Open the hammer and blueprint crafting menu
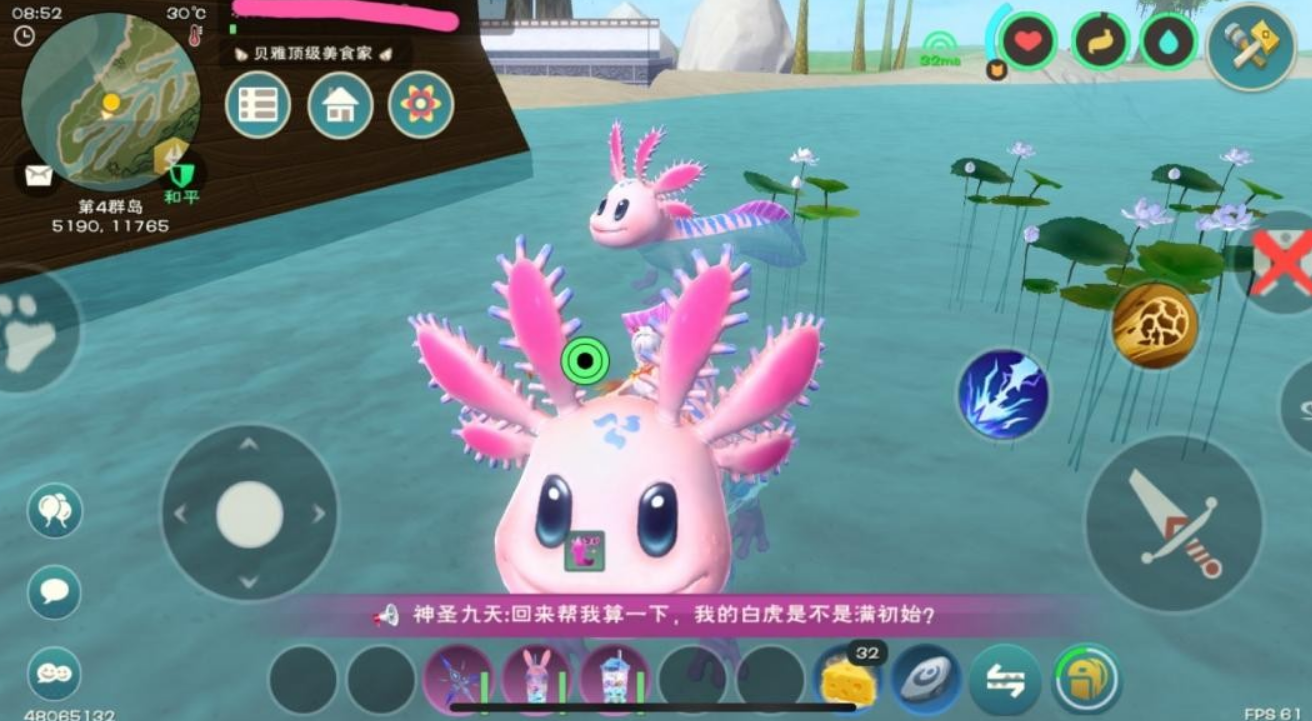Viewport: 1312px width, 721px height. coord(1251,47)
